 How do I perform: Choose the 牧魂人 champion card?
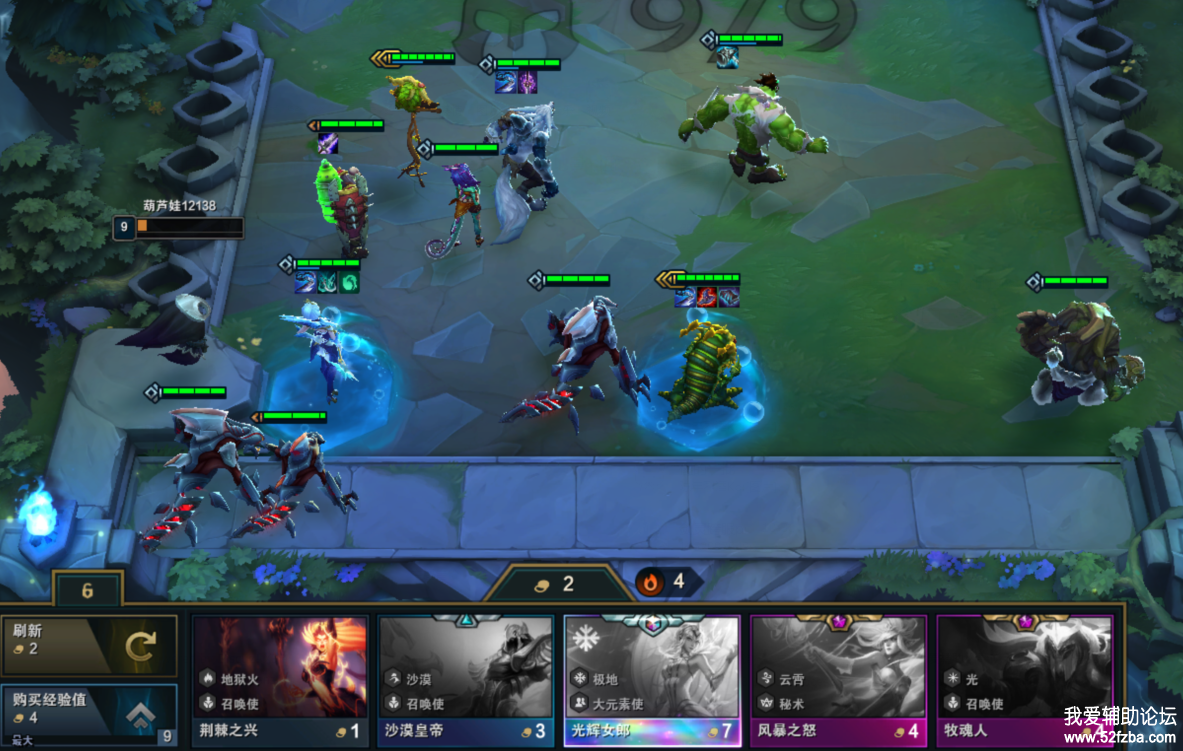pos(1024,680)
